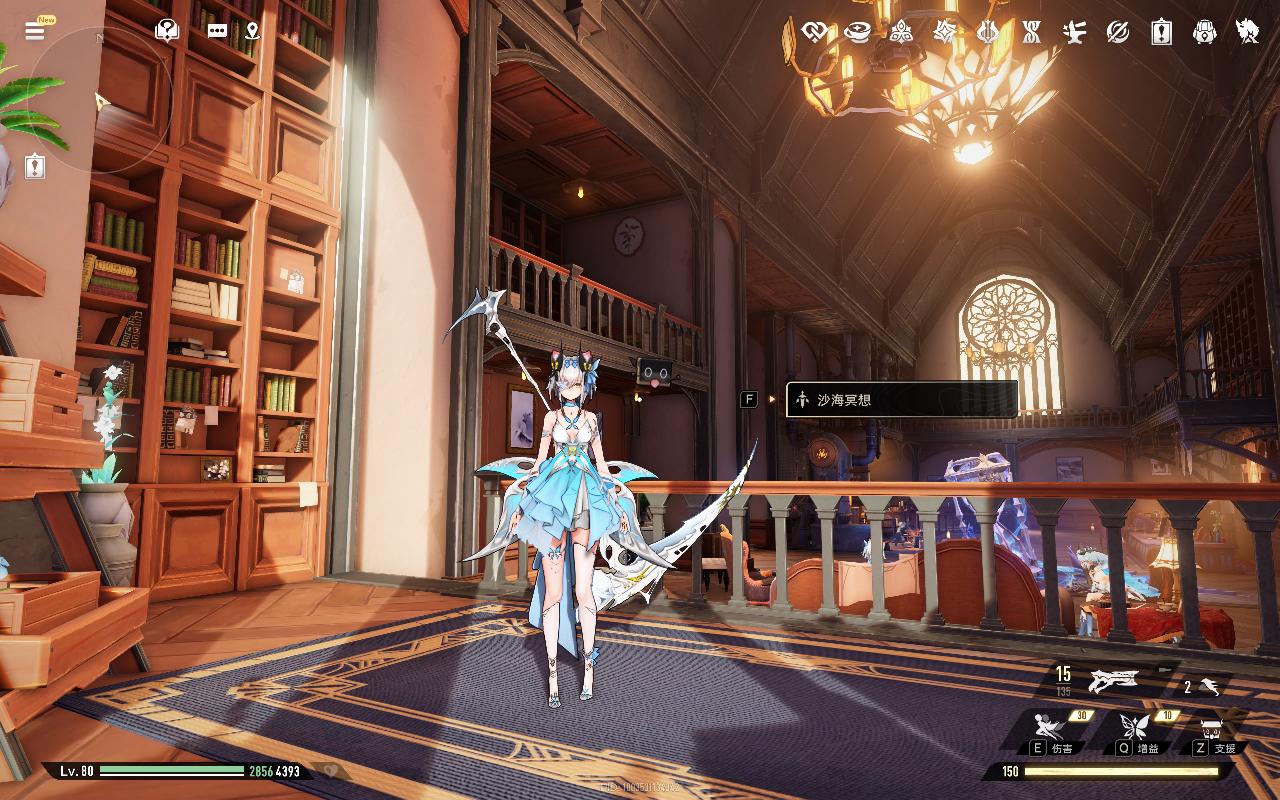Screen dimensions: 1280x800
Task: Click the circular compass minimap
Action: pyautogui.click(x=100, y=100)
